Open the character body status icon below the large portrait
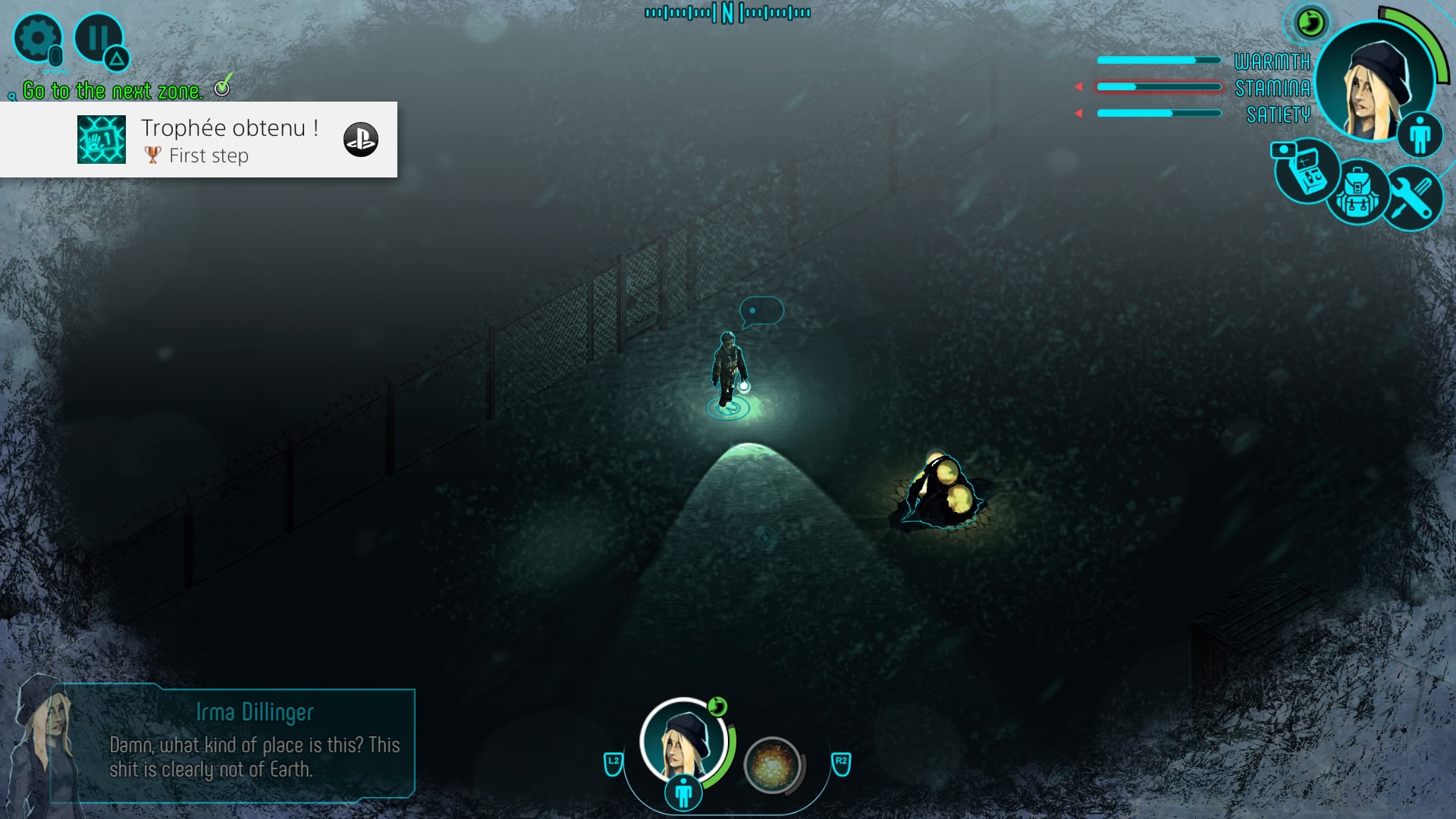This screenshot has height=819, width=1456. click(x=1420, y=135)
